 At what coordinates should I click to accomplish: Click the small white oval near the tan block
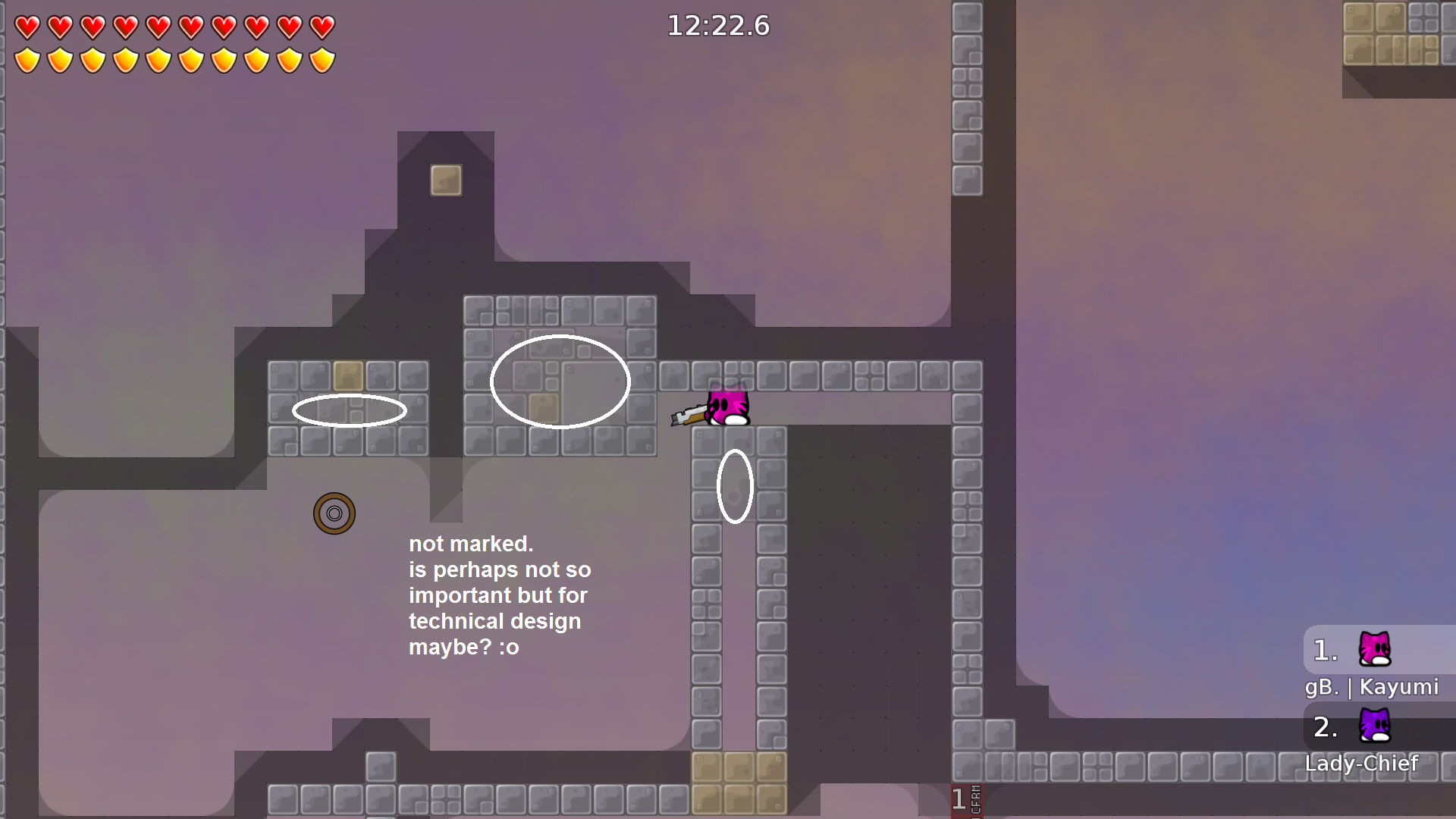[350, 409]
